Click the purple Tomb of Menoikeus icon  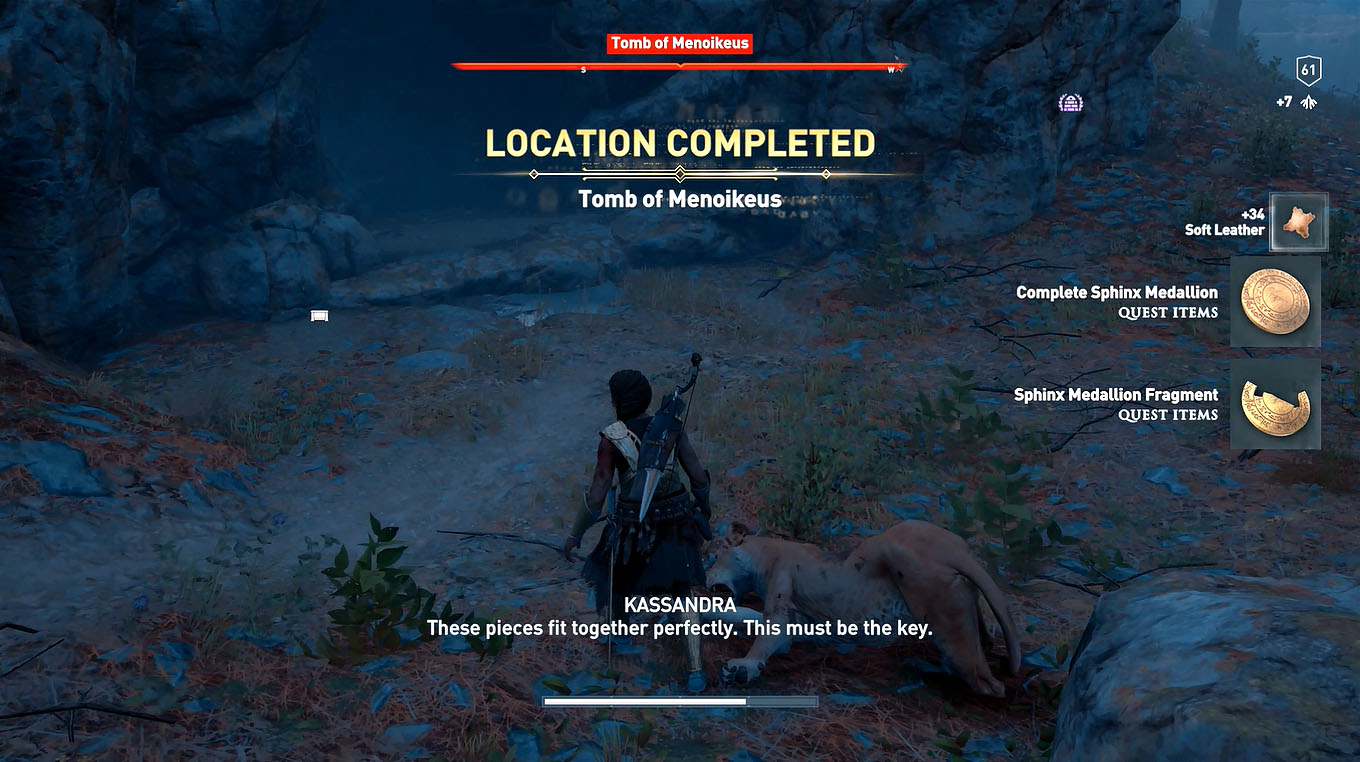pos(1071,101)
